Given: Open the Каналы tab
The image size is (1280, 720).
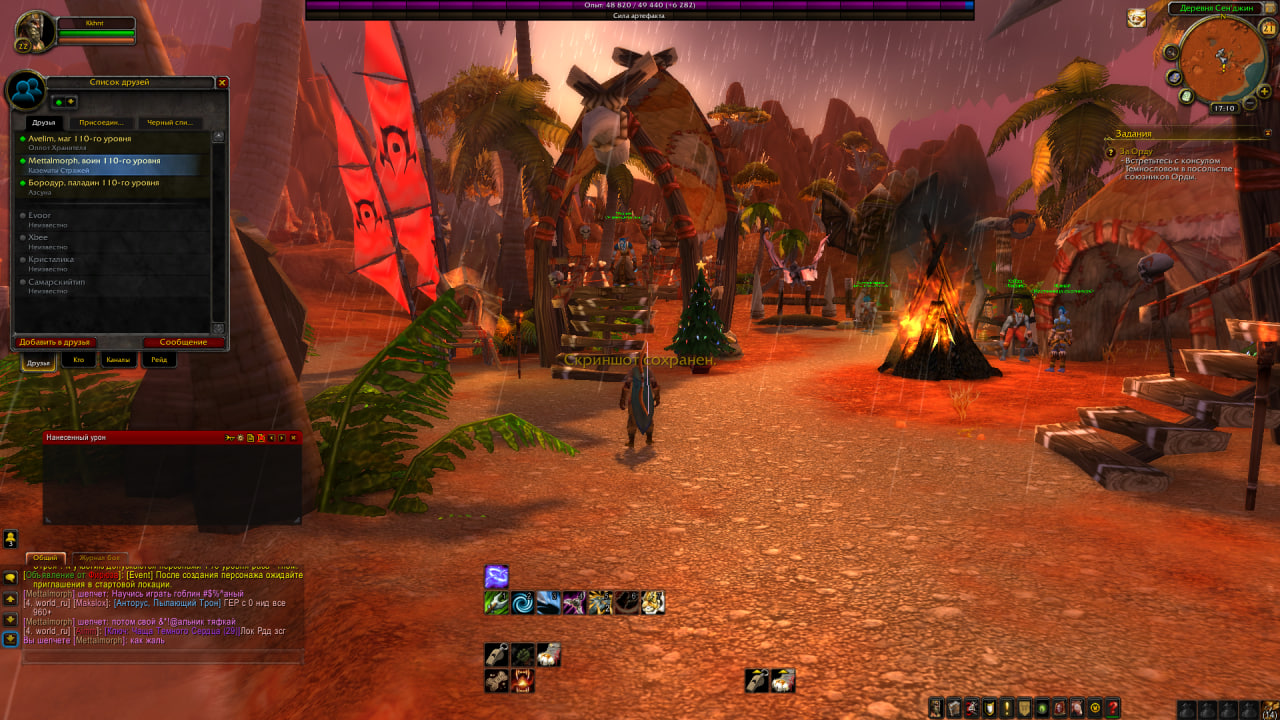Looking at the screenshot, I should pos(118,360).
